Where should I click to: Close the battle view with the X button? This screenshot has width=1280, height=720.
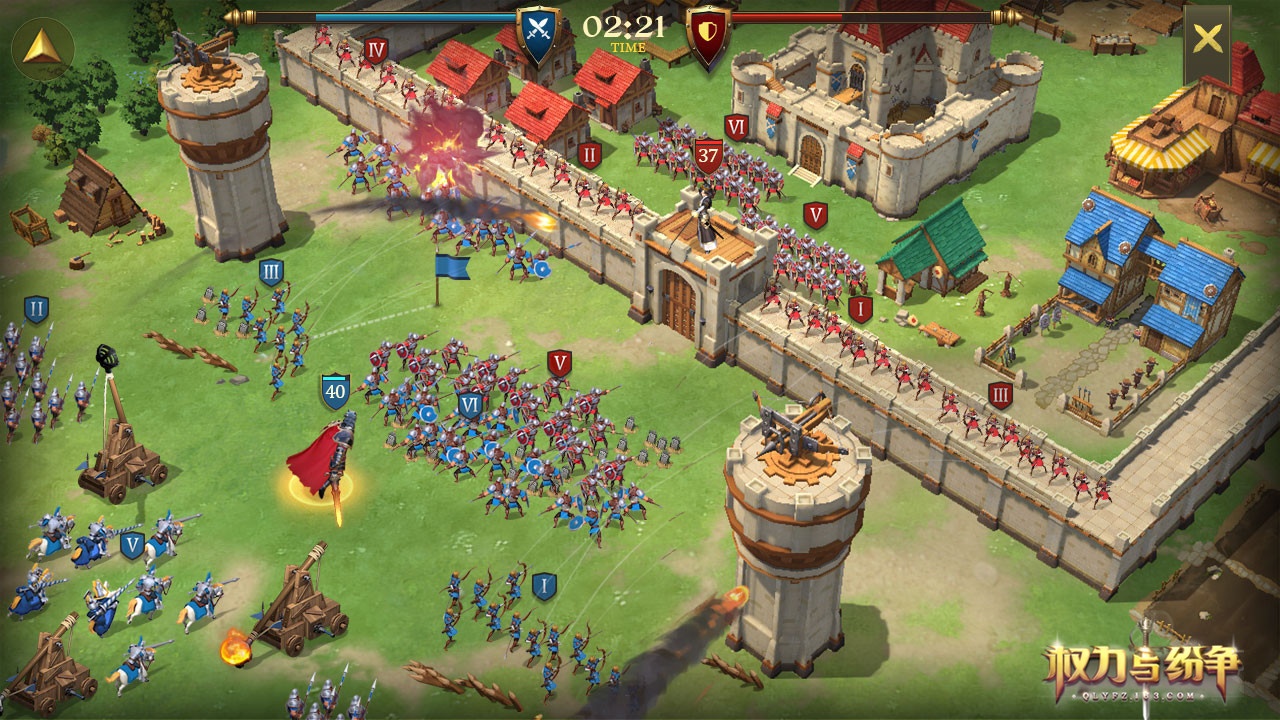tap(1207, 39)
